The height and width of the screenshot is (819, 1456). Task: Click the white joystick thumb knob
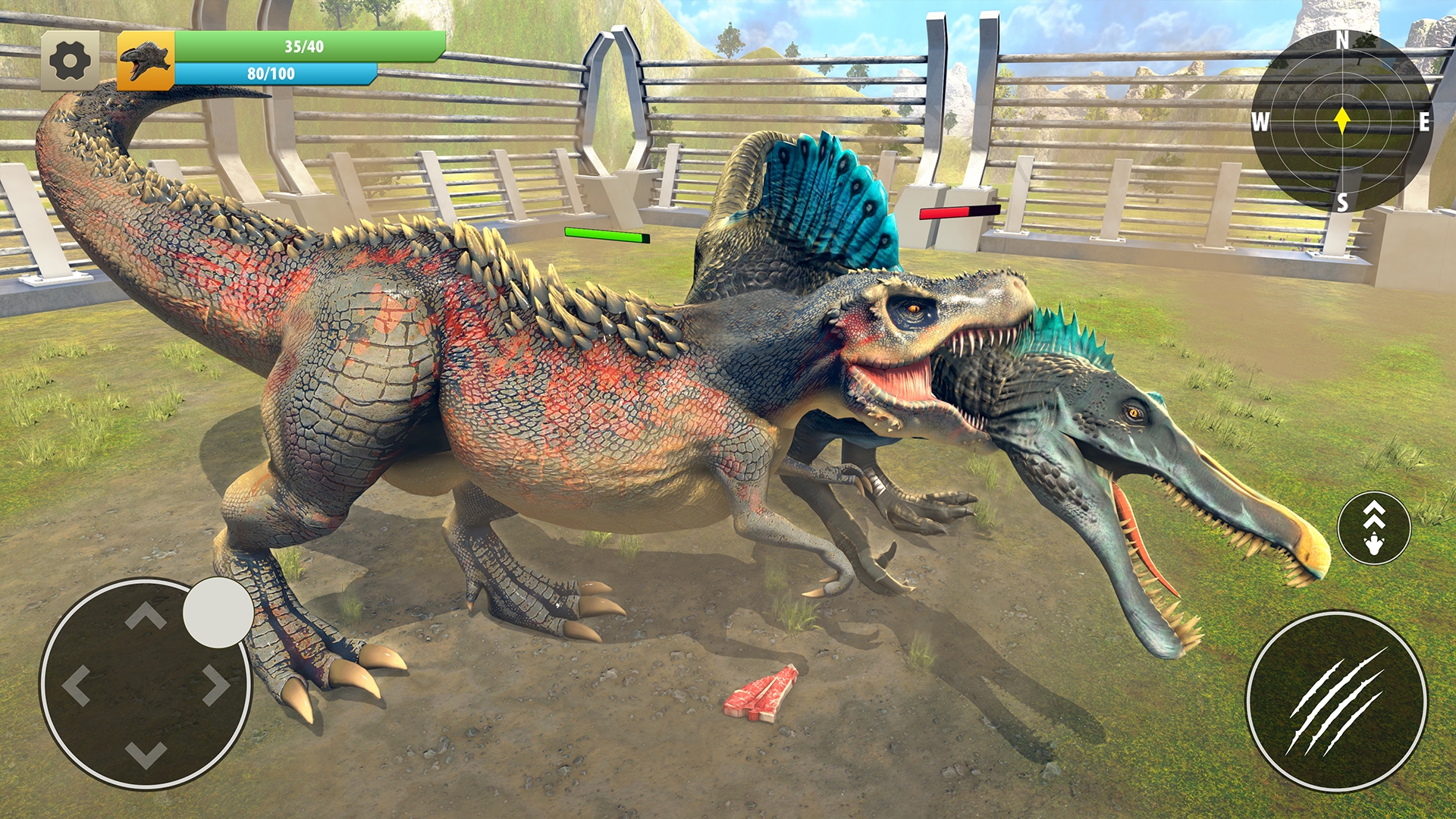pyautogui.click(x=218, y=613)
